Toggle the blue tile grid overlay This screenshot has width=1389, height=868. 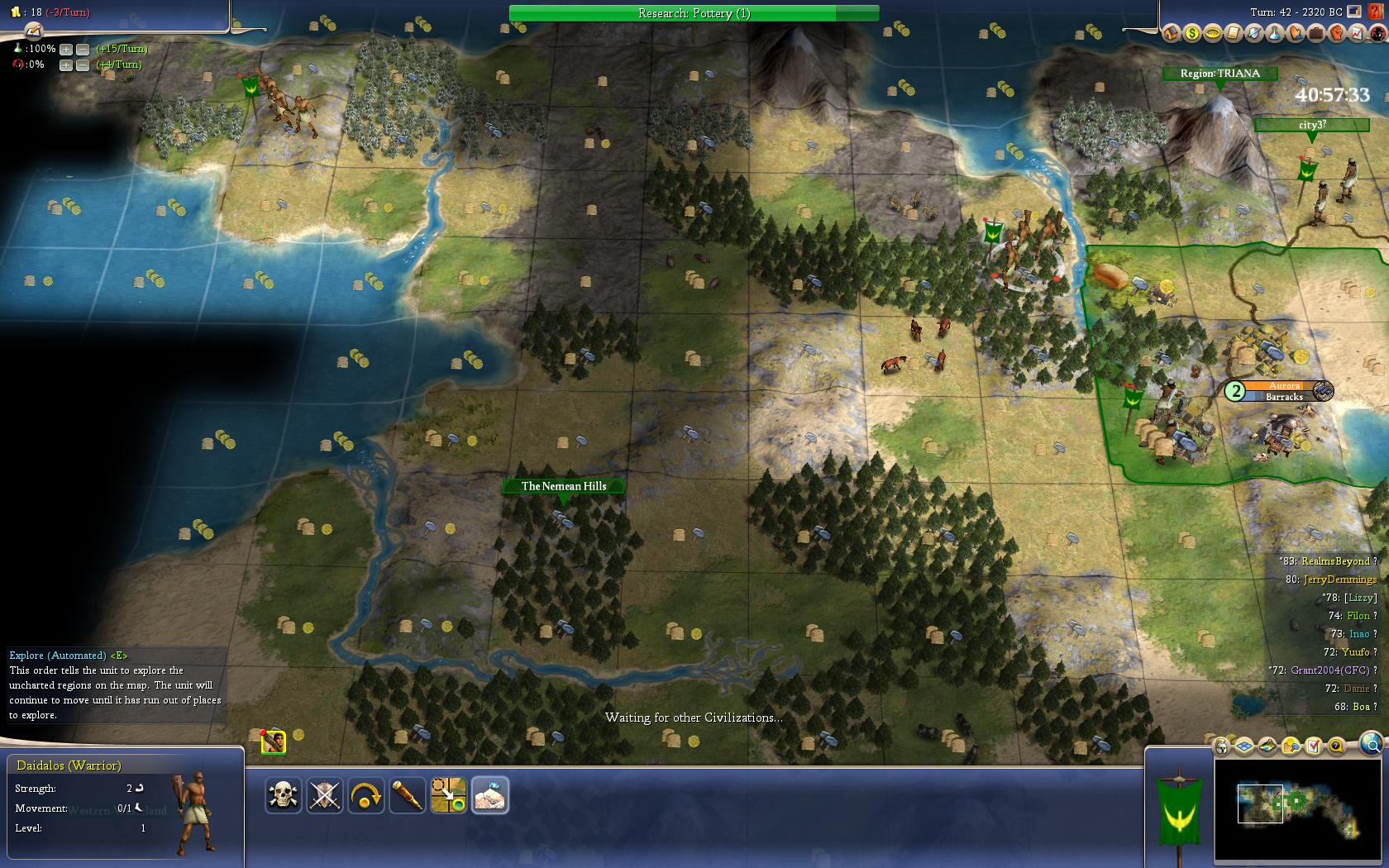pyautogui.click(x=1245, y=747)
